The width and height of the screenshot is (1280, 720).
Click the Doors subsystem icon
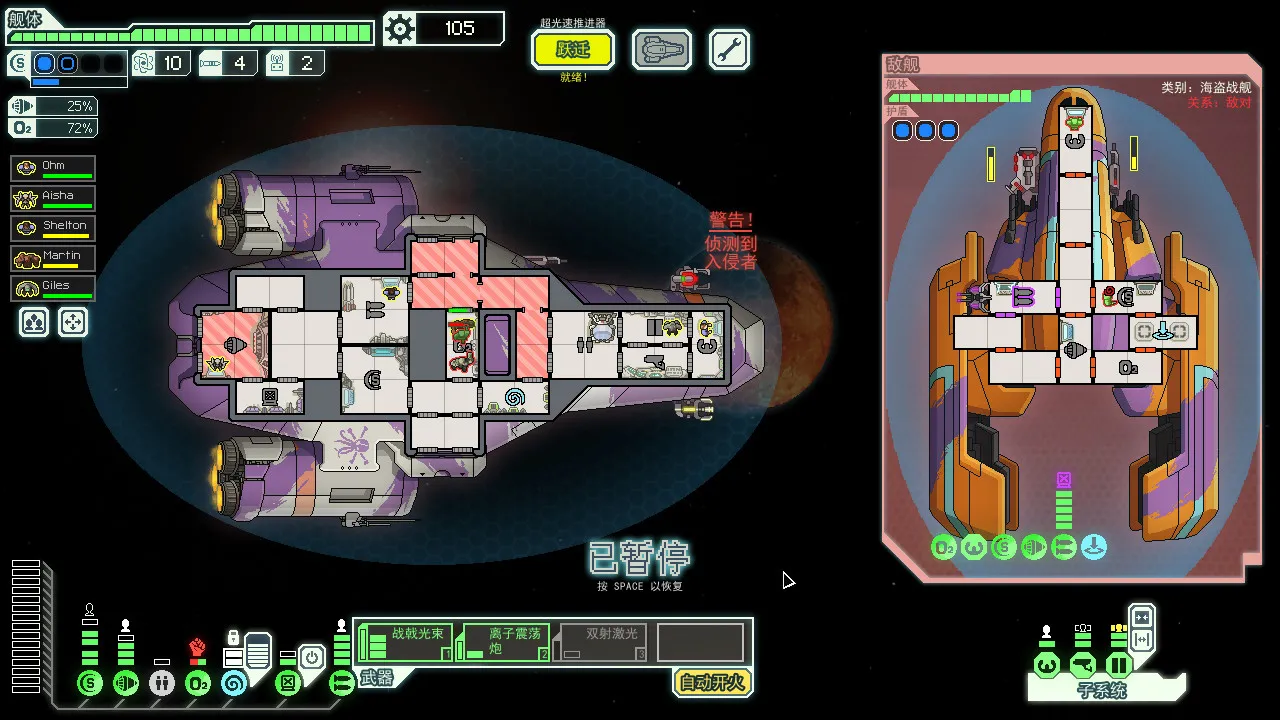pos(1119,666)
